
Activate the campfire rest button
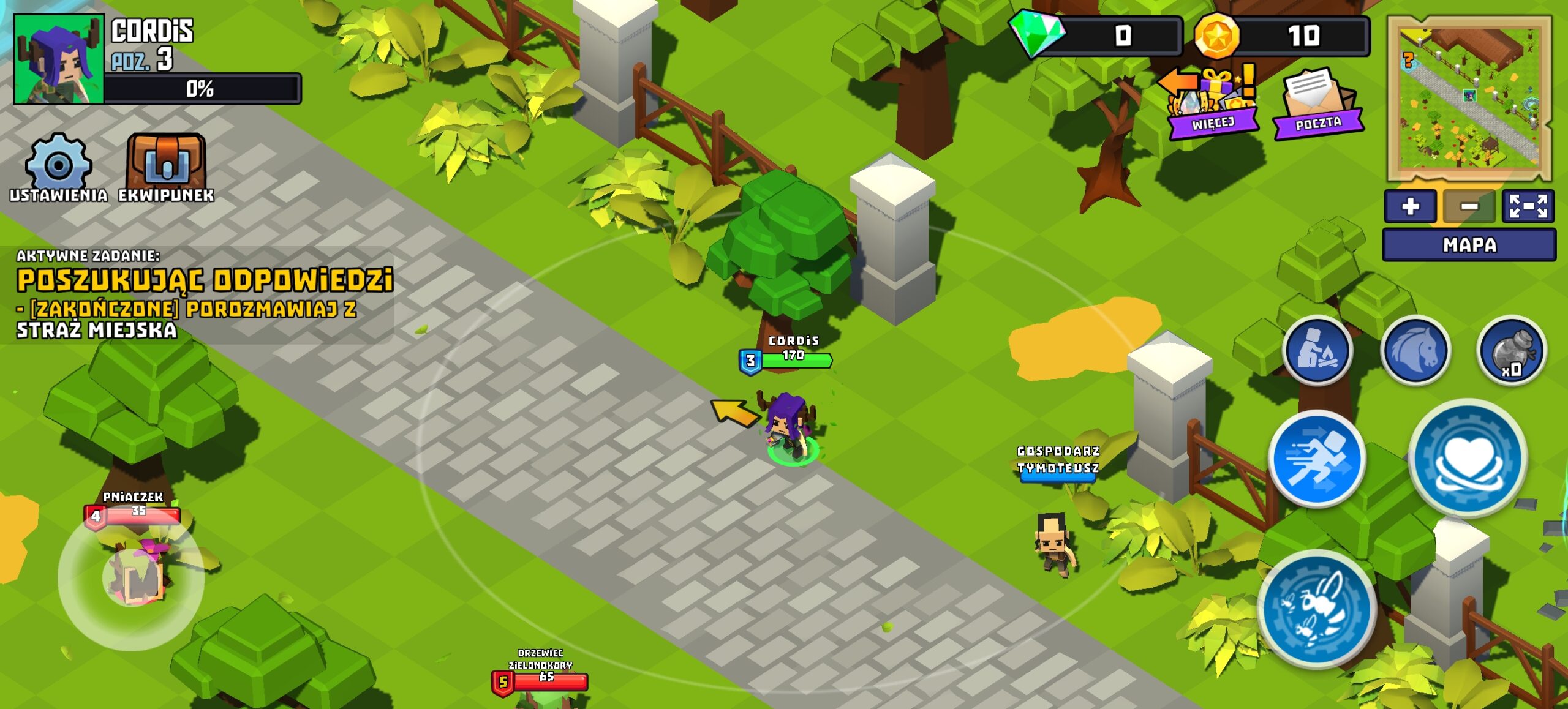click(x=1317, y=351)
